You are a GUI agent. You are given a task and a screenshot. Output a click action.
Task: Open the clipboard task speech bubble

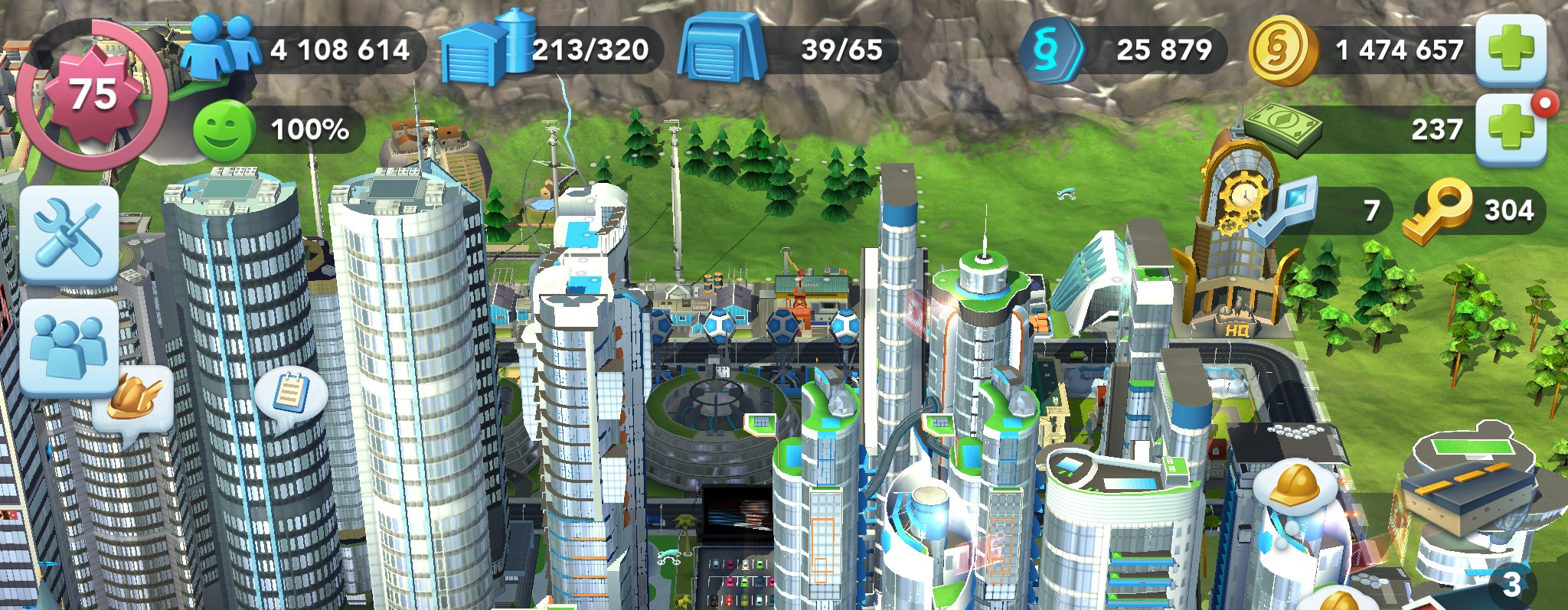tap(290, 394)
